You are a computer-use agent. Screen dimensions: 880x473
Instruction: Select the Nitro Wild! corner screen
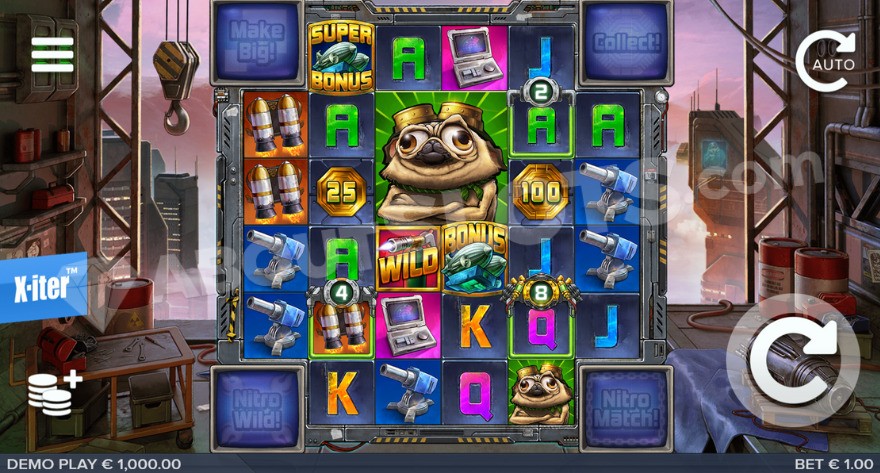(257, 408)
